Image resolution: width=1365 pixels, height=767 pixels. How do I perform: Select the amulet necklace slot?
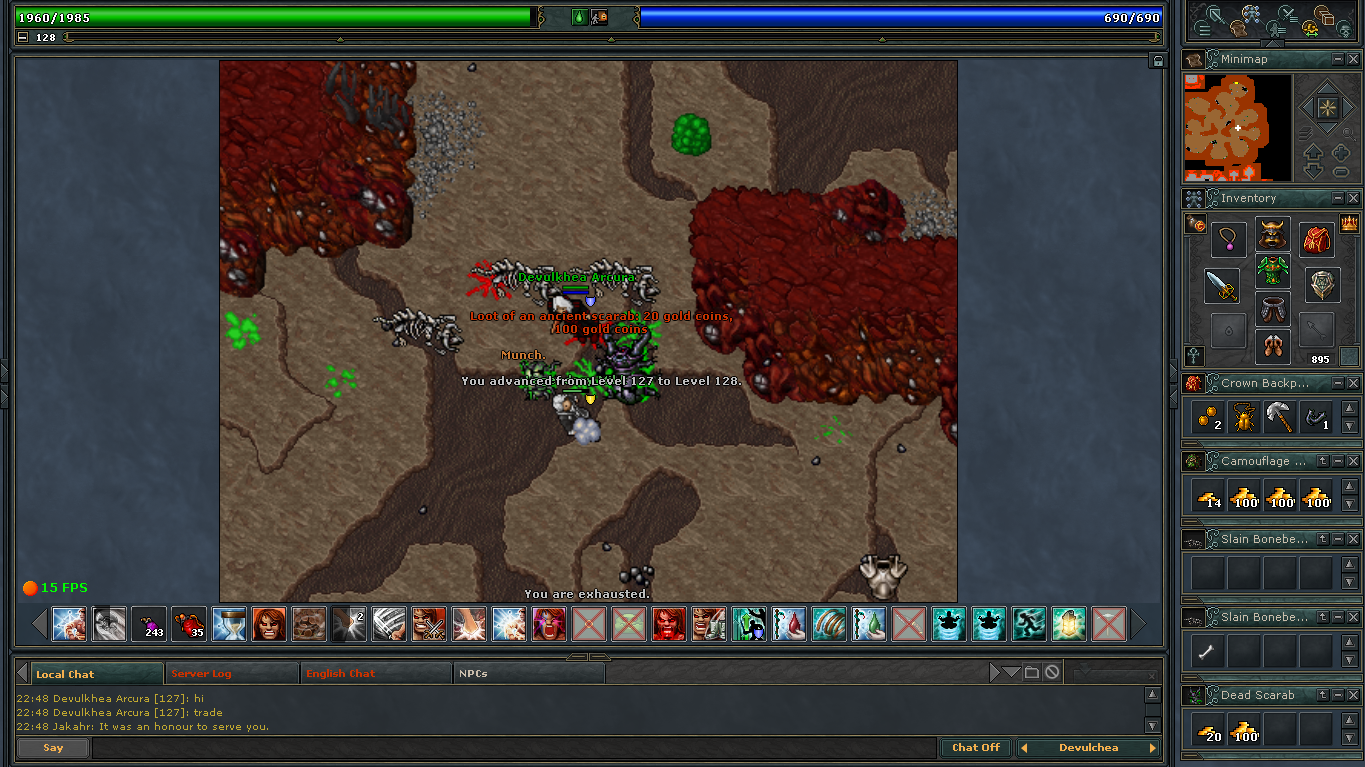[1228, 240]
